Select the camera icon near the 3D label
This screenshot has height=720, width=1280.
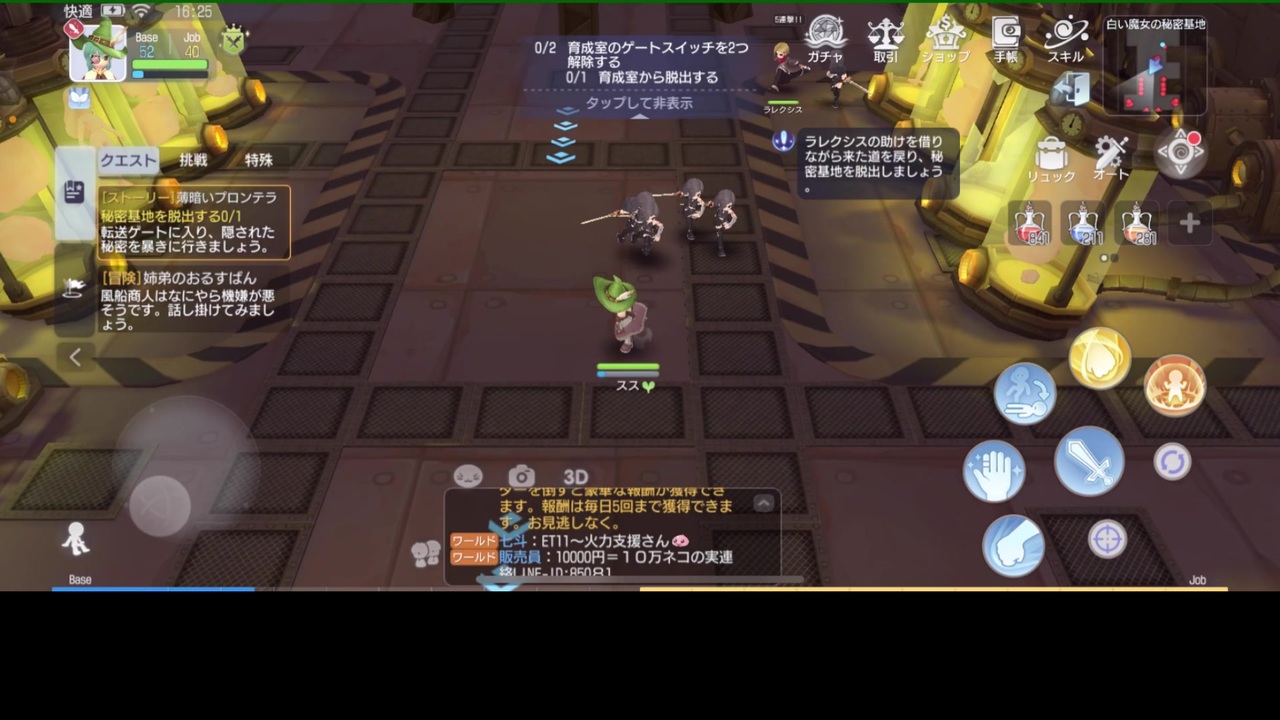point(521,476)
